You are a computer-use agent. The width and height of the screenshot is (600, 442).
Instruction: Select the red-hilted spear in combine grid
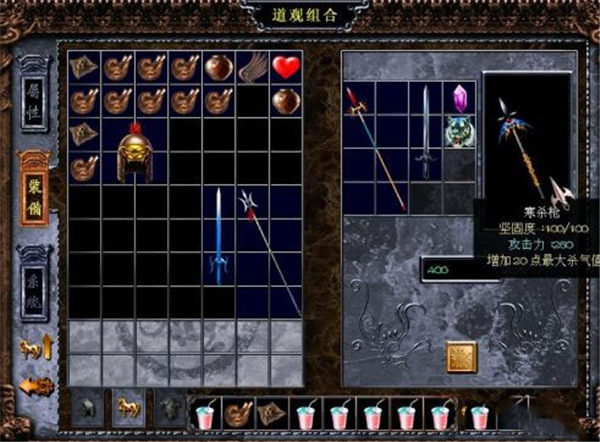376,145
